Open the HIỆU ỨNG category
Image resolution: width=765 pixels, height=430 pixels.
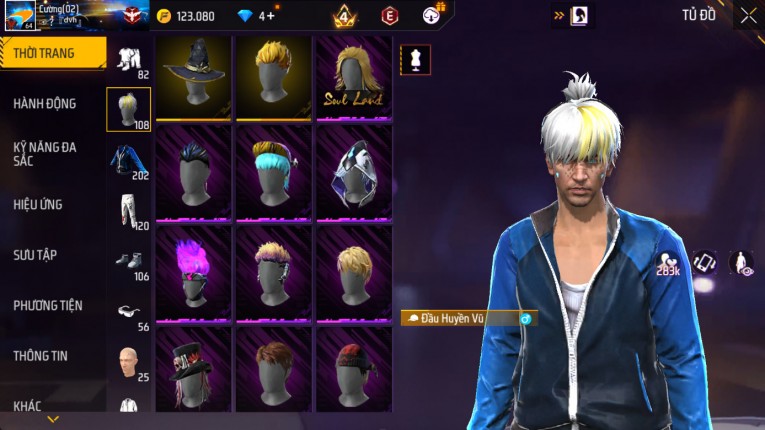click(x=39, y=204)
